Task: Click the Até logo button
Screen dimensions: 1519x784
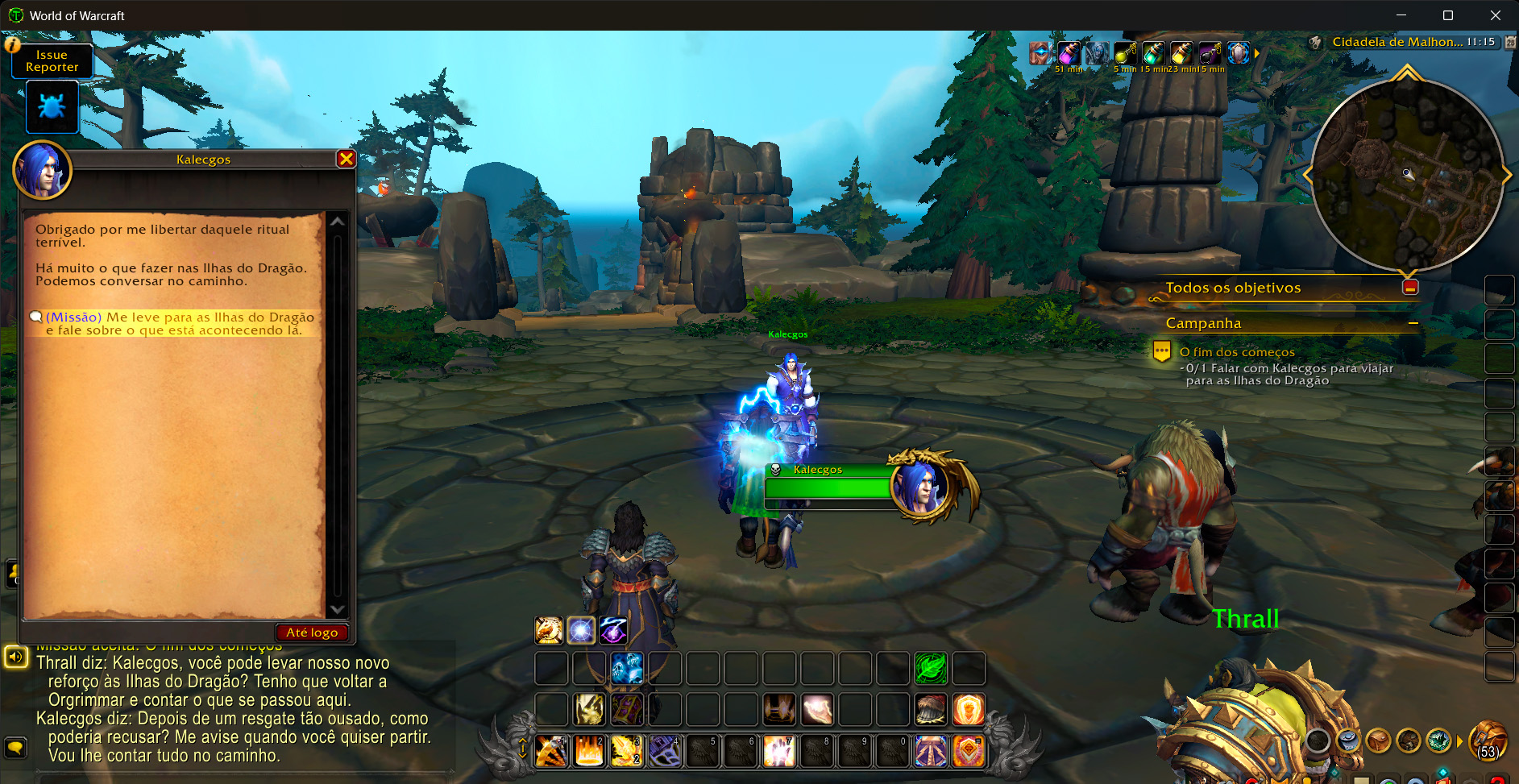Action: pos(312,633)
